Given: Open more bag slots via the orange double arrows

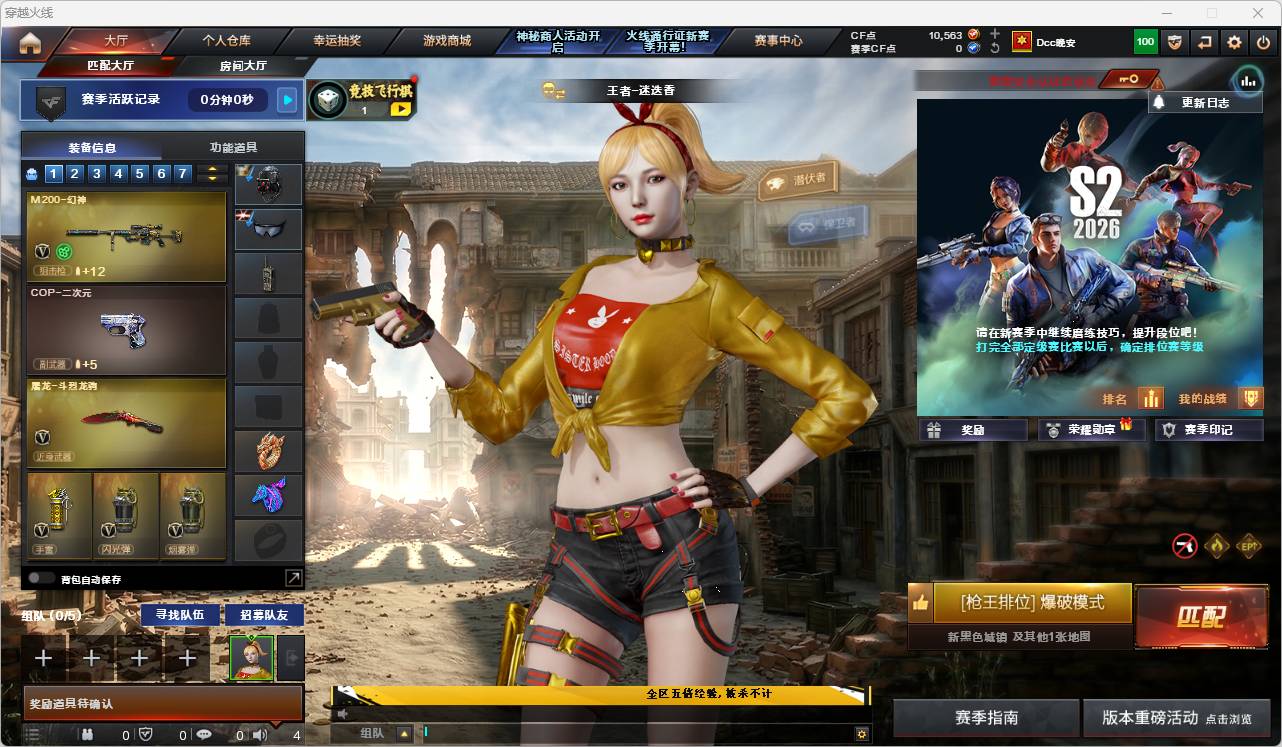Looking at the screenshot, I should (x=211, y=173).
